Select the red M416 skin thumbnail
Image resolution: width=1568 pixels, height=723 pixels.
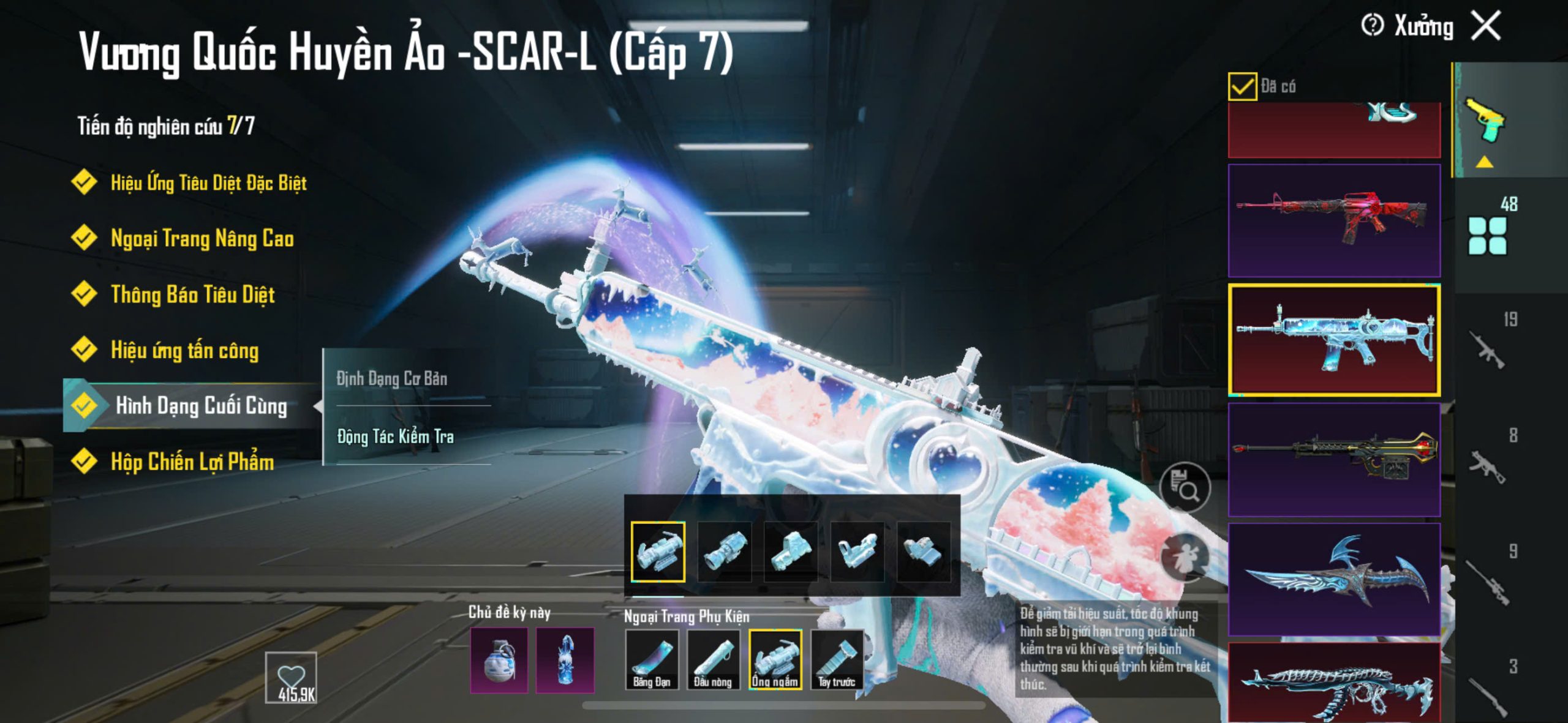[1334, 220]
